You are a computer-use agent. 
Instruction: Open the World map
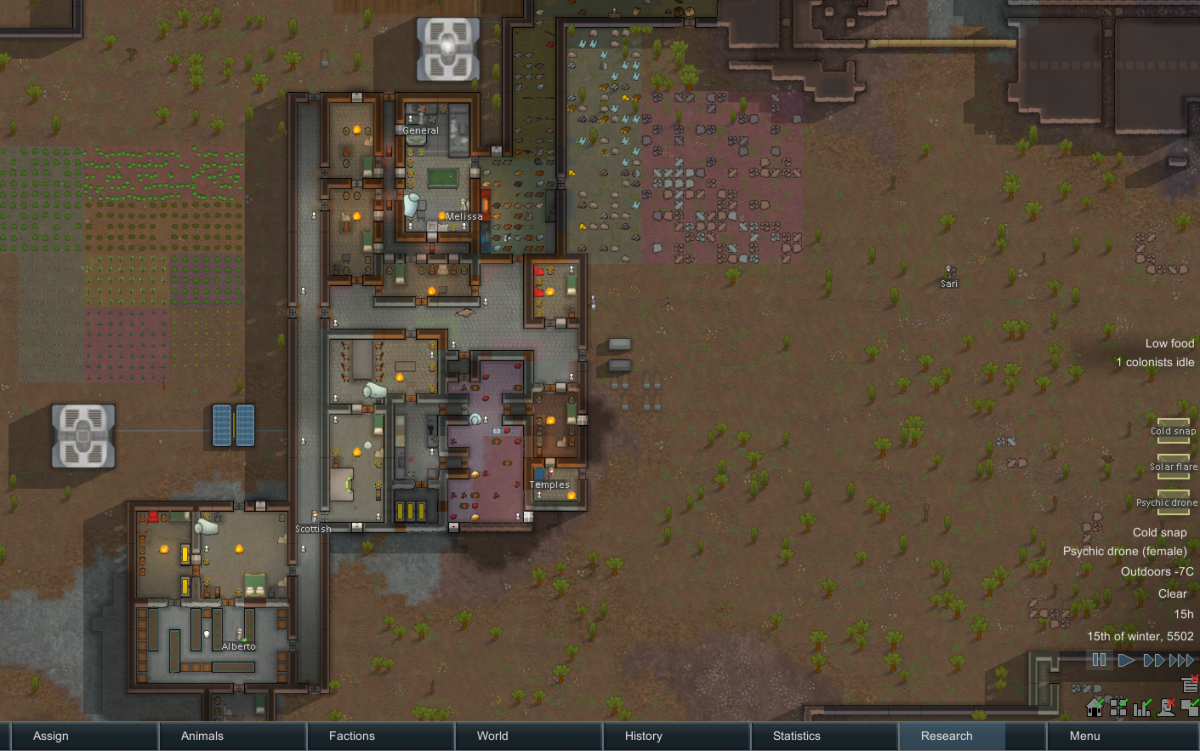click(x=492, y=736)
